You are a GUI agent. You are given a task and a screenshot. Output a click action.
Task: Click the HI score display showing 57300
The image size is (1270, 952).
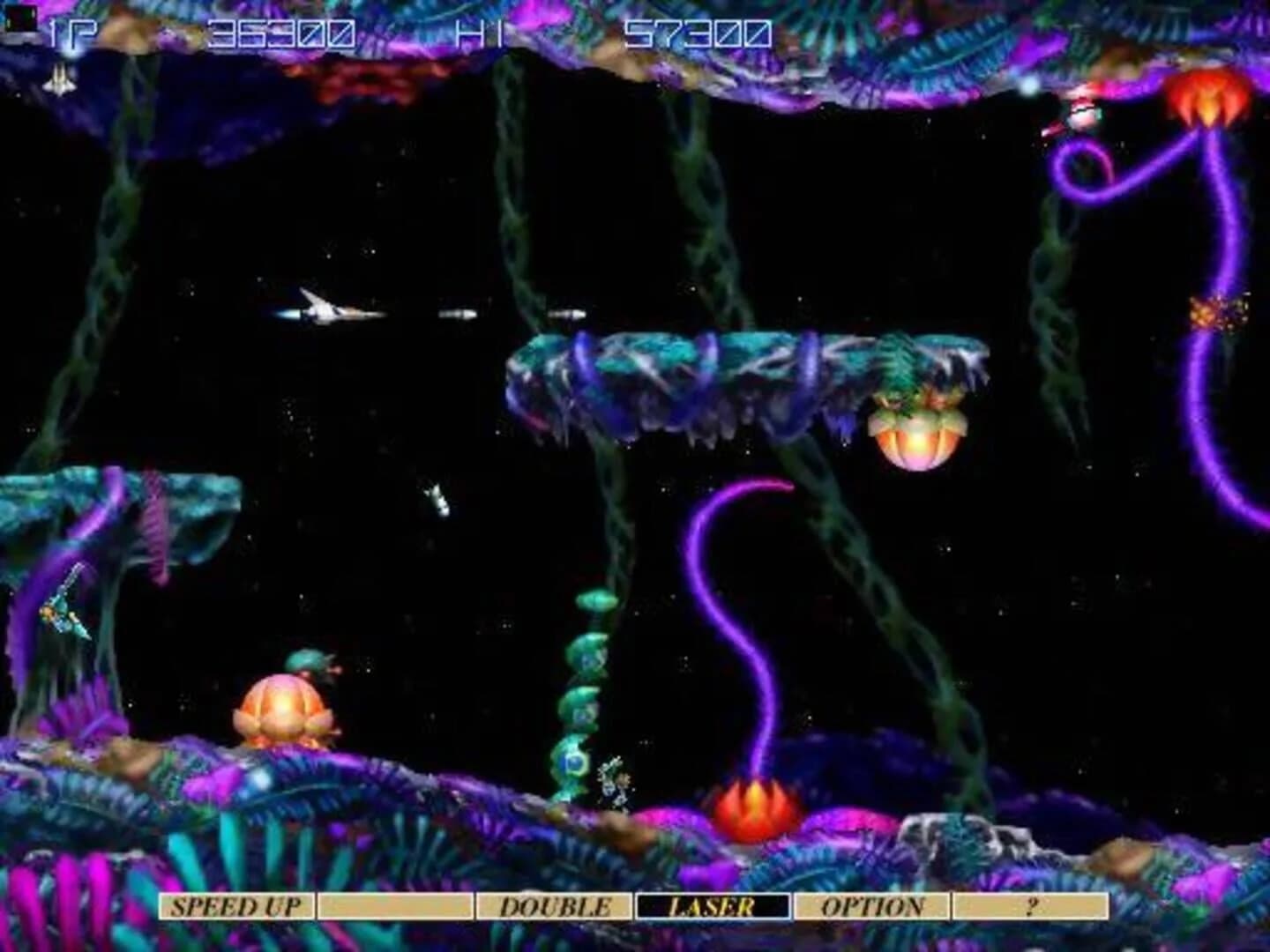(x=697, y=31)
